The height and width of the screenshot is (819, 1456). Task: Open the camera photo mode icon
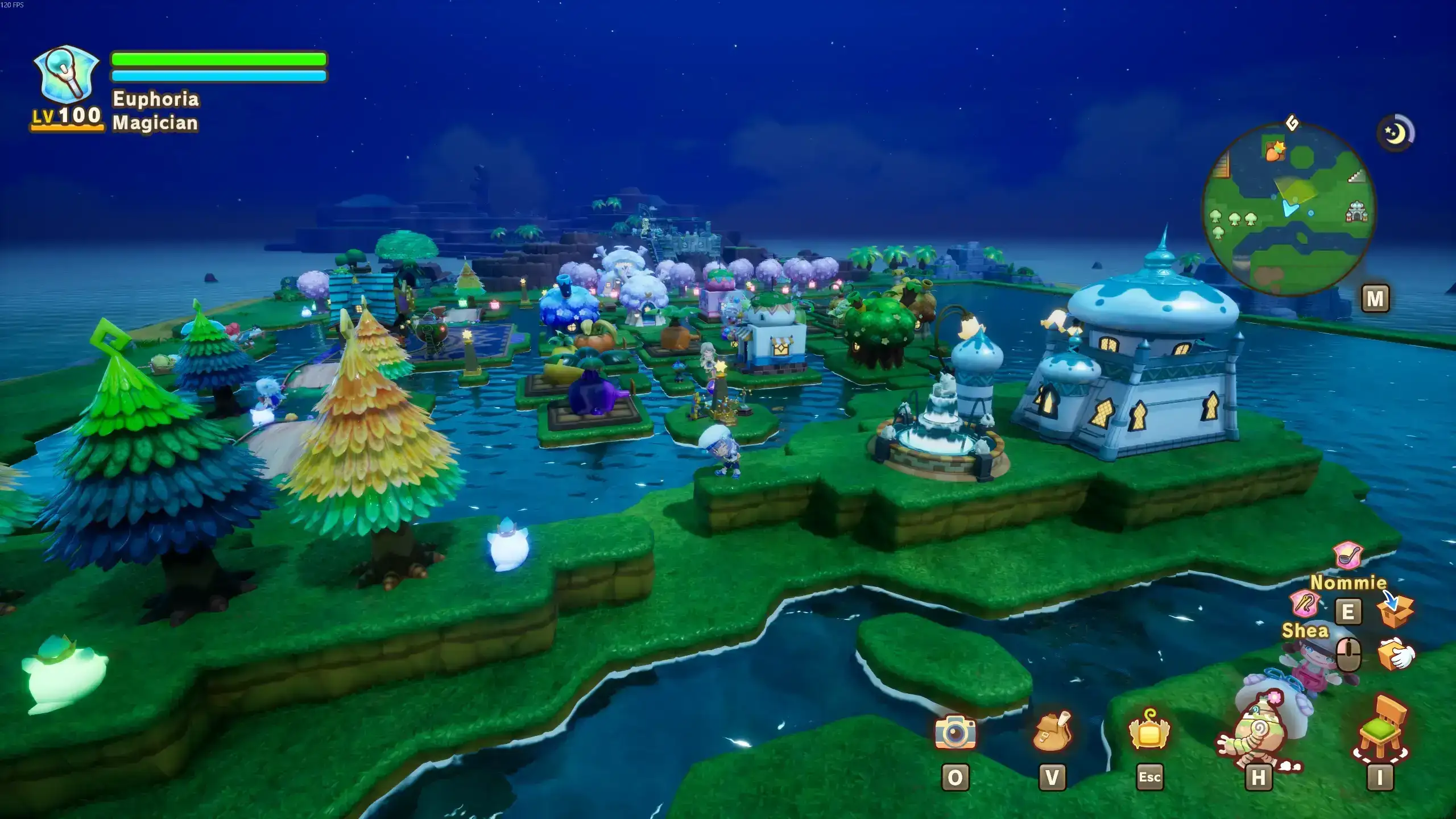(x=955, y=732)
